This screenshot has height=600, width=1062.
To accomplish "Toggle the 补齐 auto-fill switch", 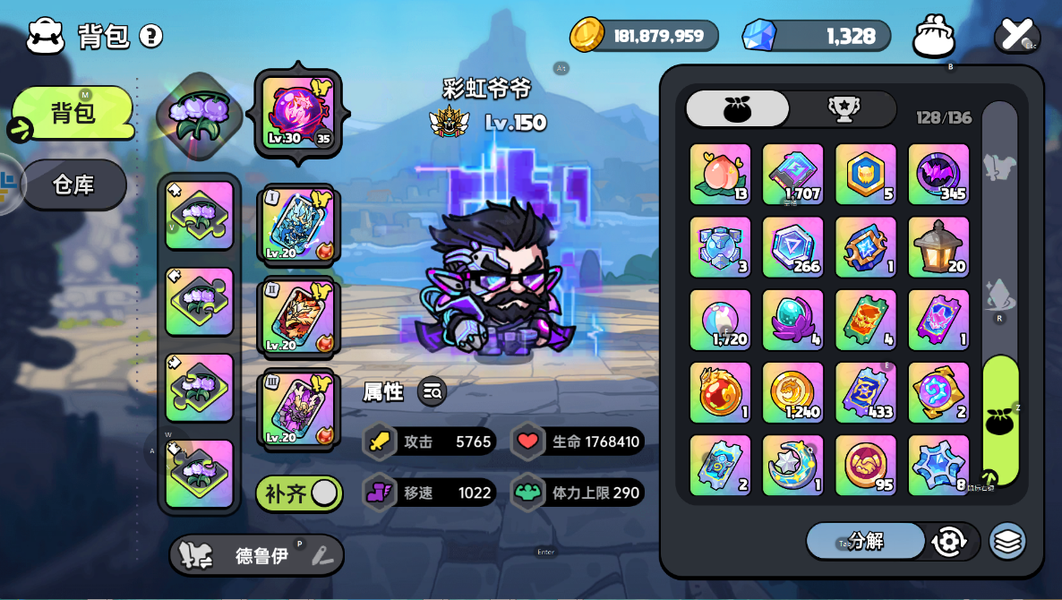I will pyautogui.click(x=299, y=493).
